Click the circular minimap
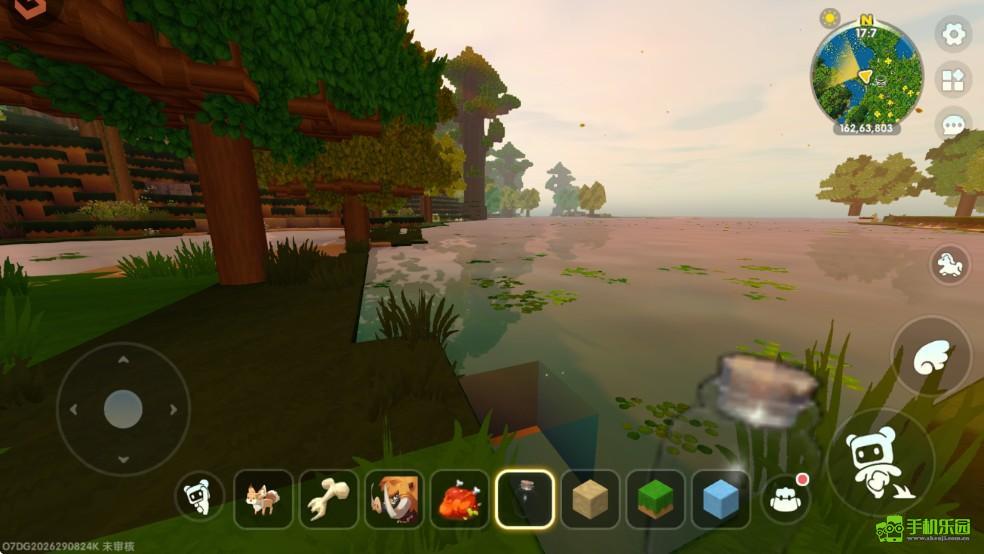This screenshot has height=554, width=984. [866, 74]
